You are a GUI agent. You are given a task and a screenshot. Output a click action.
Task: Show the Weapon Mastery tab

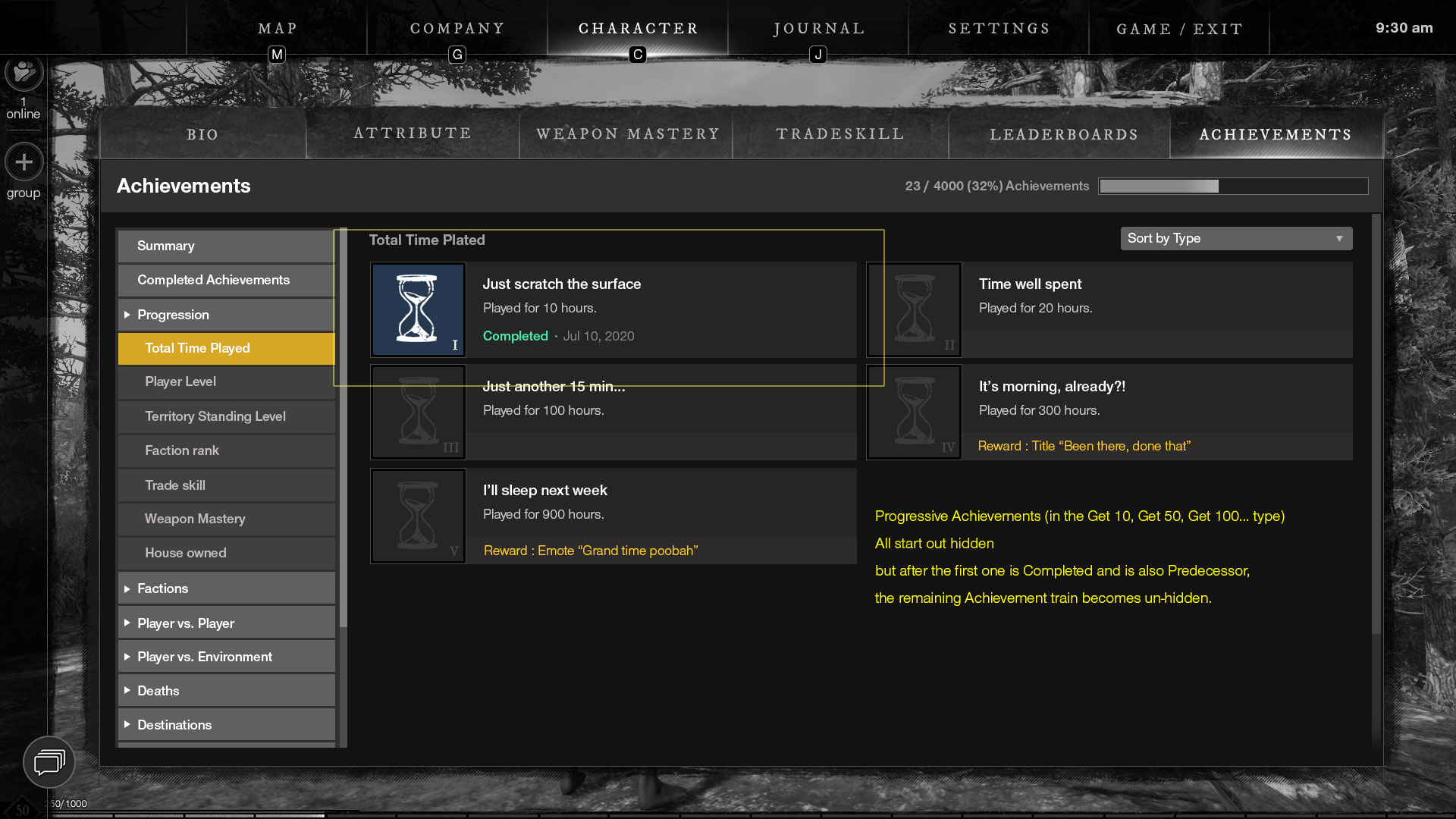point(627,134)
